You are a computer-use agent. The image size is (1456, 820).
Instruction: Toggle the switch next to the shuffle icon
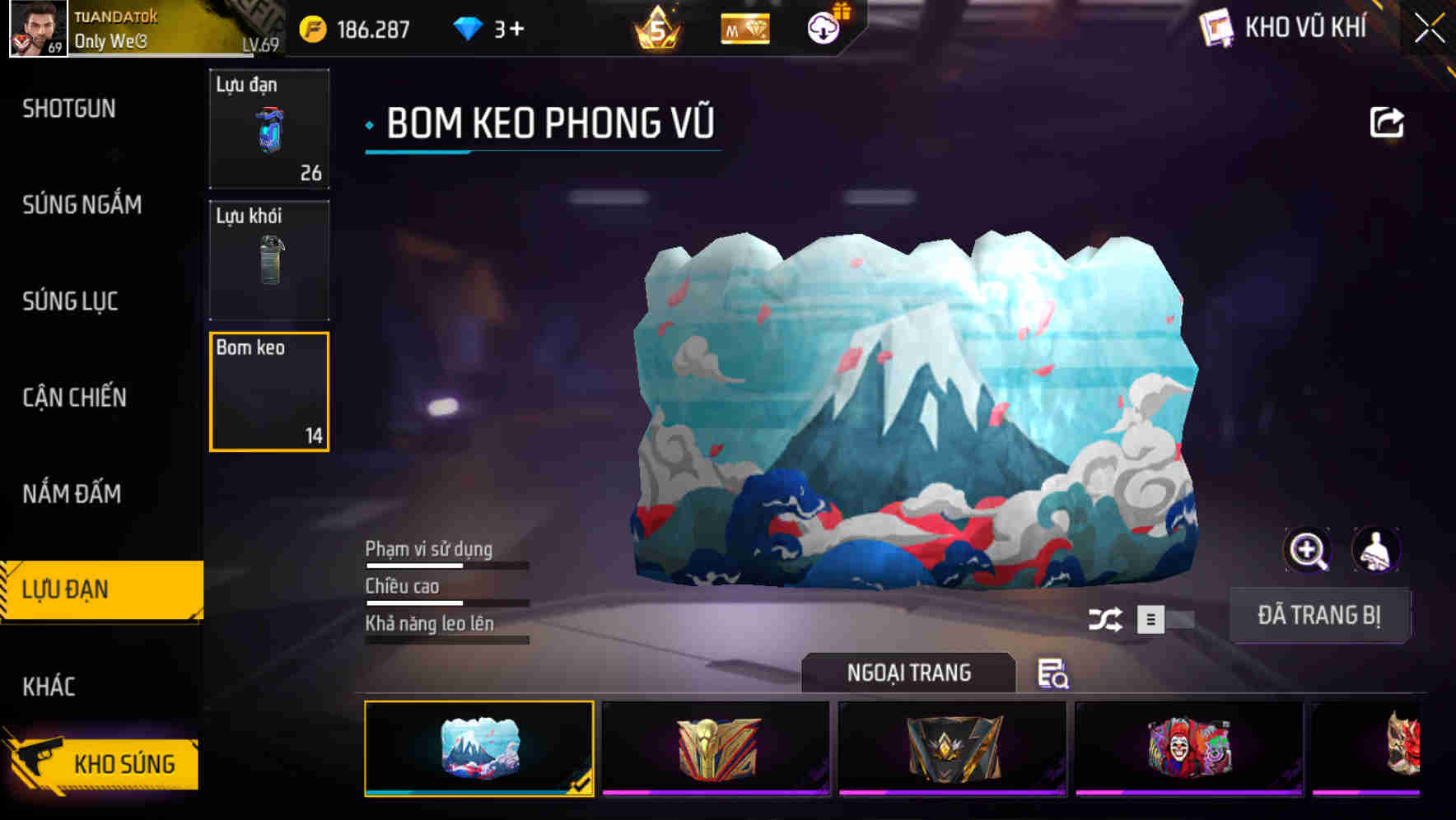[1163, 618]
